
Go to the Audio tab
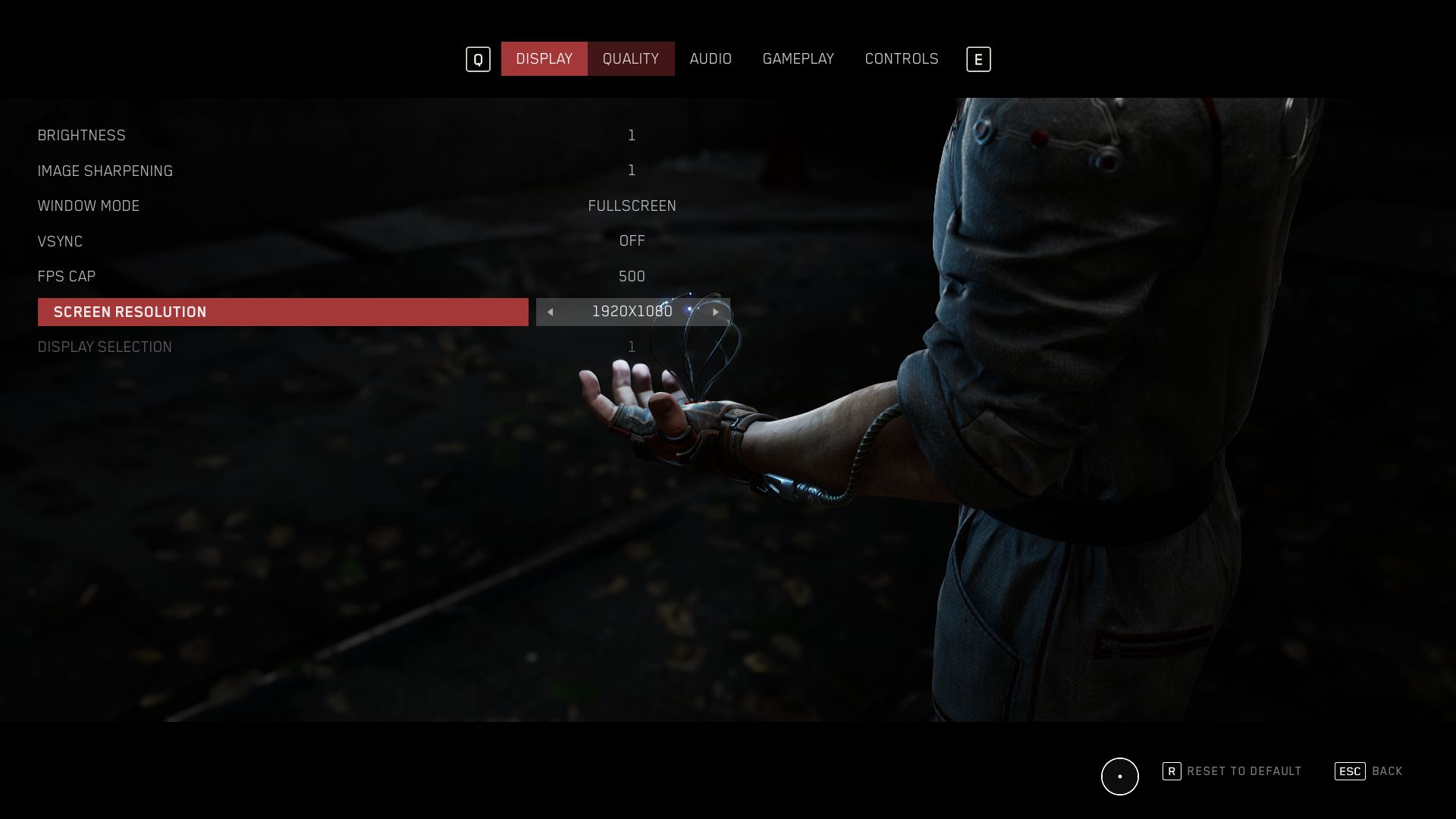click(x=711, y=58)
